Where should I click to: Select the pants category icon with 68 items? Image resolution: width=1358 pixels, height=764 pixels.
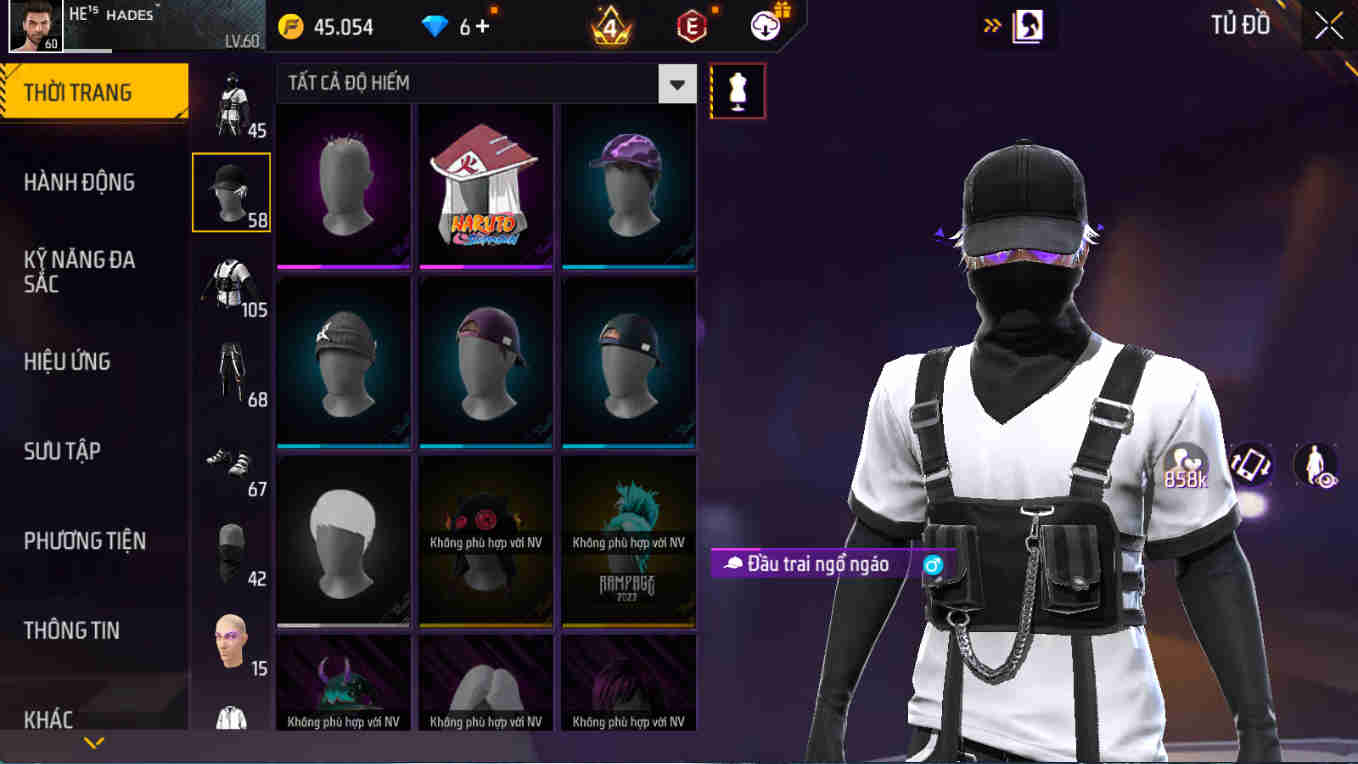(231, 371)
